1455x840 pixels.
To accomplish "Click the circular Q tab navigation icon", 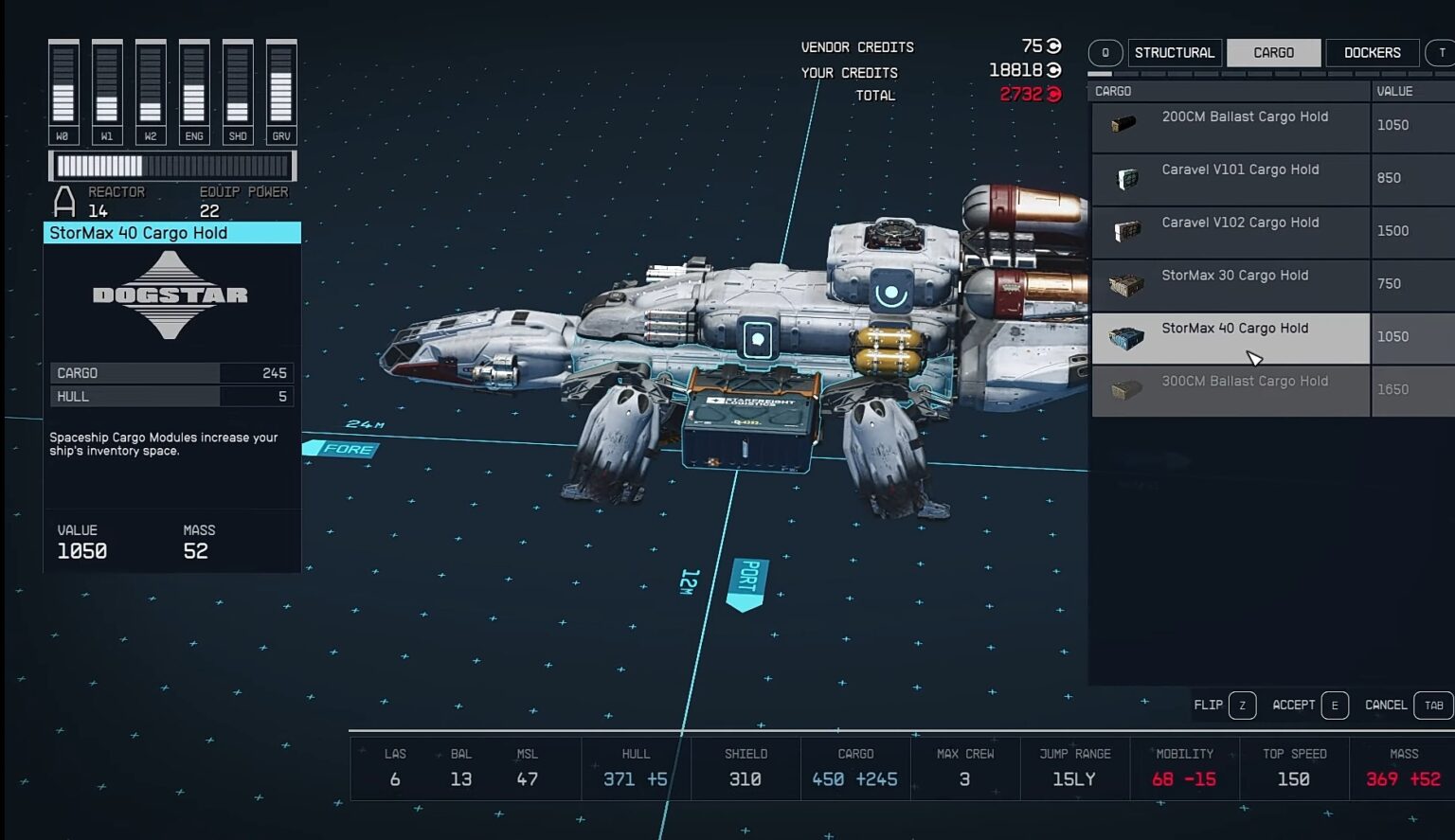I will pyautogui.click(x=1105, y=52).
